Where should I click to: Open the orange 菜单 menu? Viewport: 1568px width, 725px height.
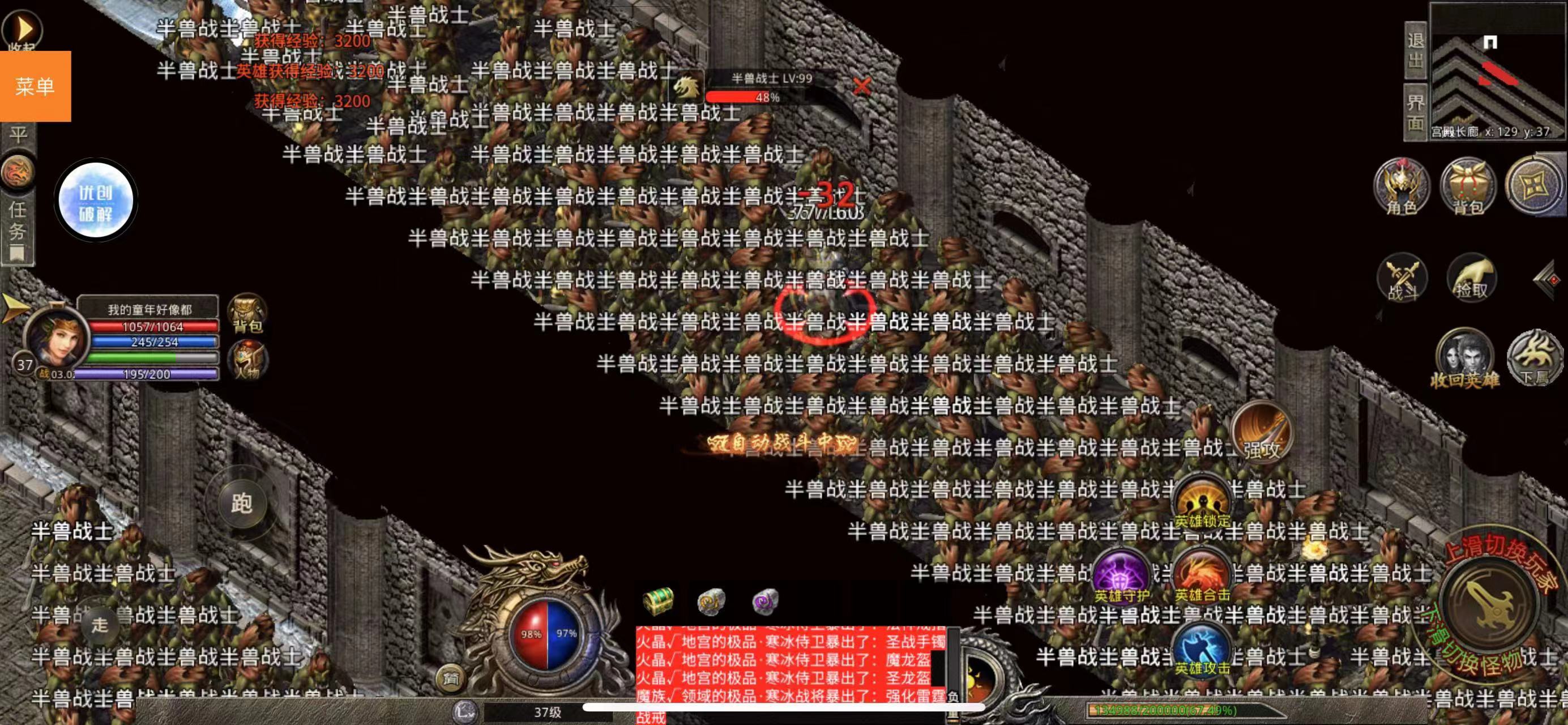tap(35, 87)
